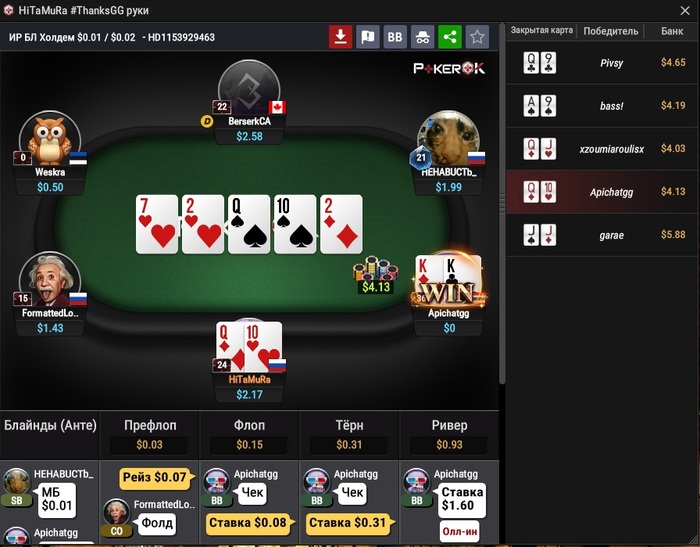Click FormattedLo's Einstein avatar at the table
Viewport: 700px width, 547px height.
[x=50, y=280]
